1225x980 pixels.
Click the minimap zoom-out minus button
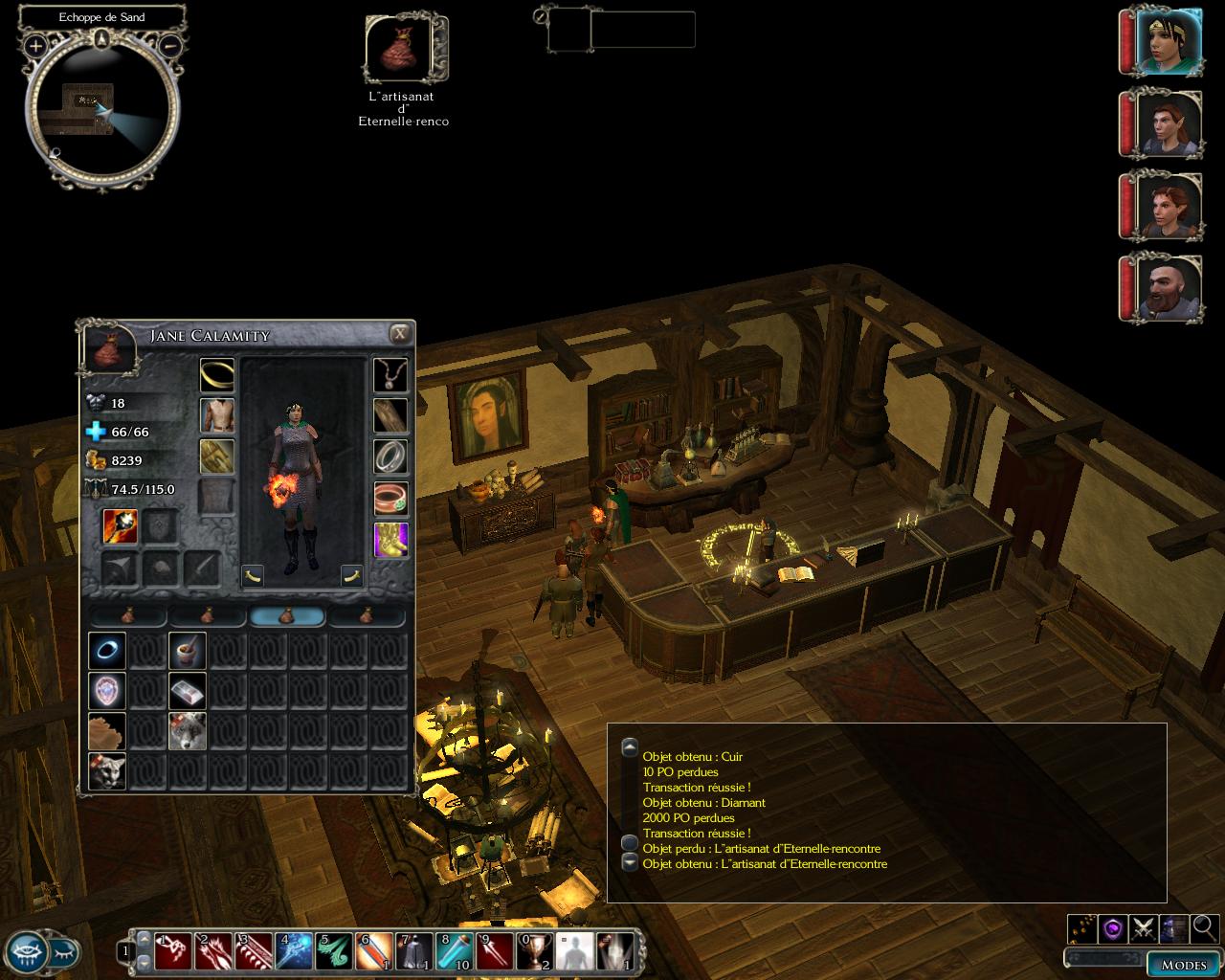[x=168, y=45]
